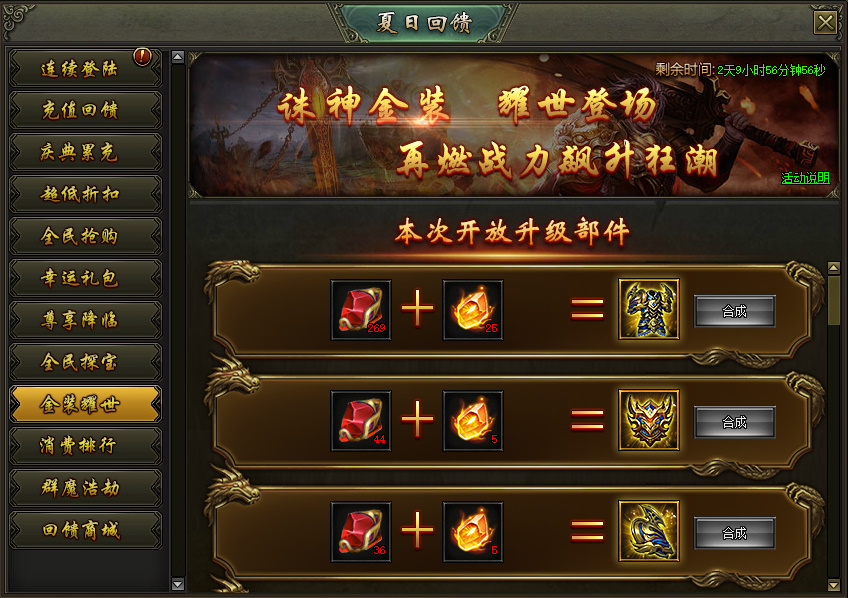
Task: Select the red gem material showing 269
Action: tap(361, 310)
